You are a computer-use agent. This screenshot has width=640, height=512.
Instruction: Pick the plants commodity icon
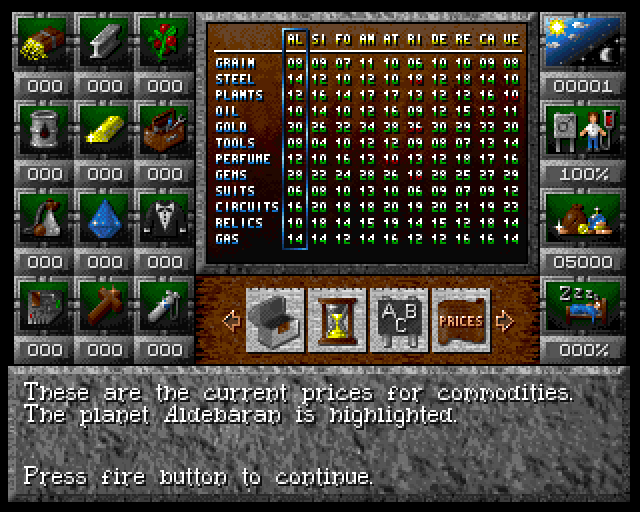164,41
